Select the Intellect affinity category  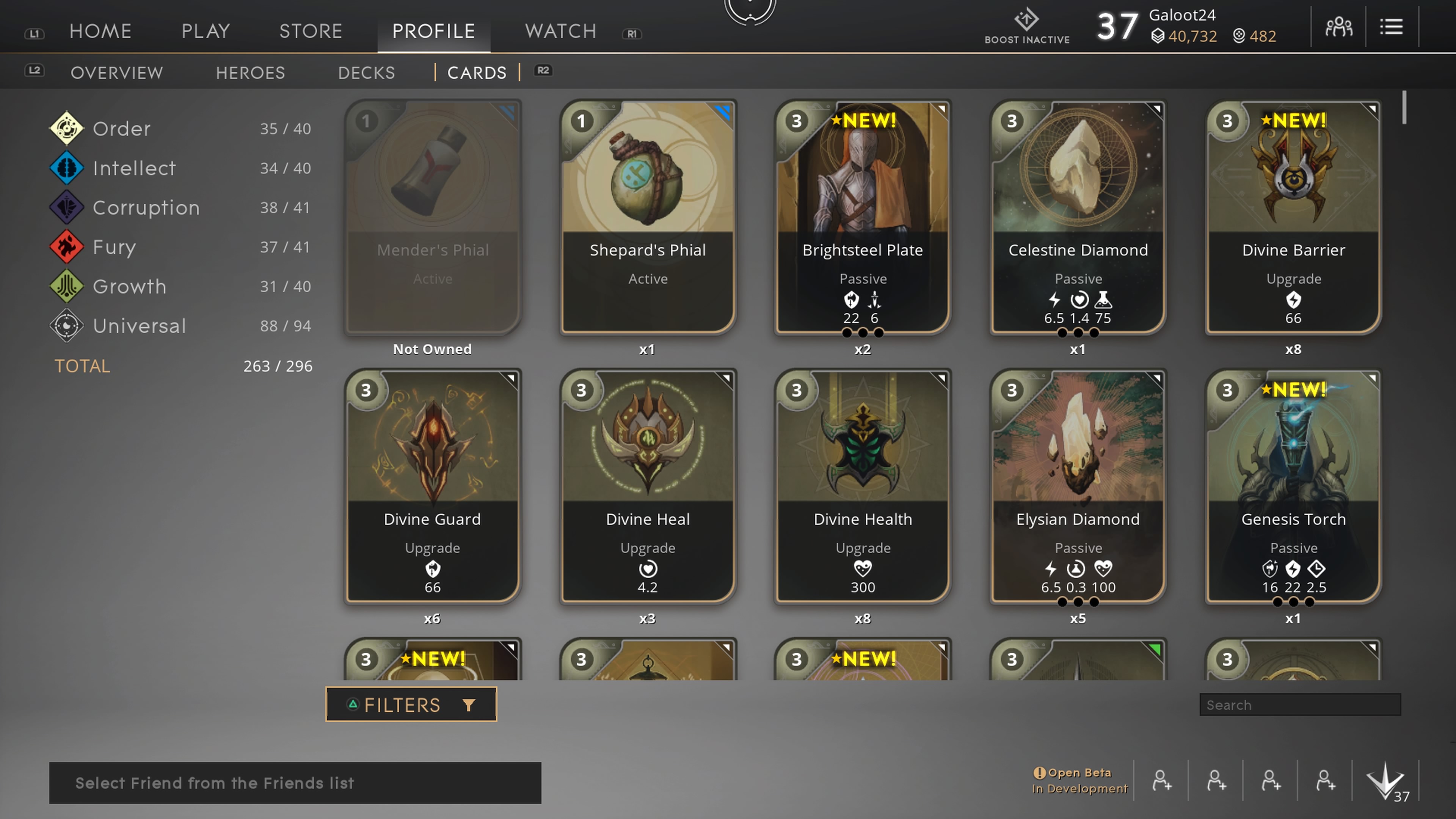click(134, 168)
